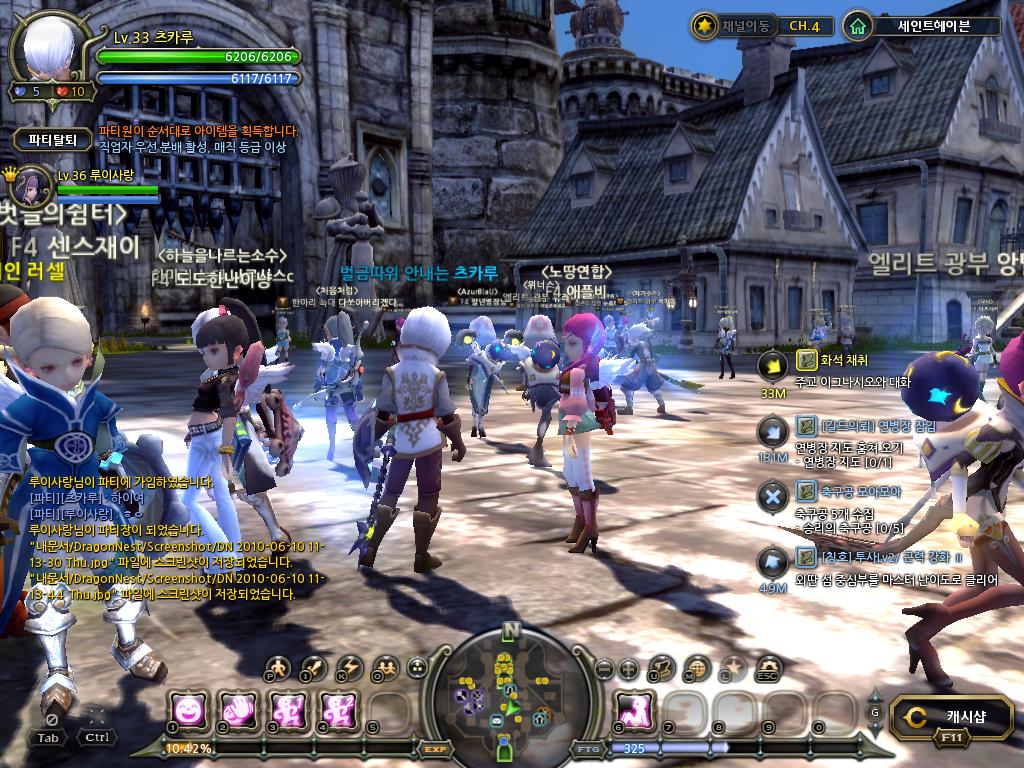Click the X marker beside 축구공 모아모아
1024x768 pixels.
point(772,496)
